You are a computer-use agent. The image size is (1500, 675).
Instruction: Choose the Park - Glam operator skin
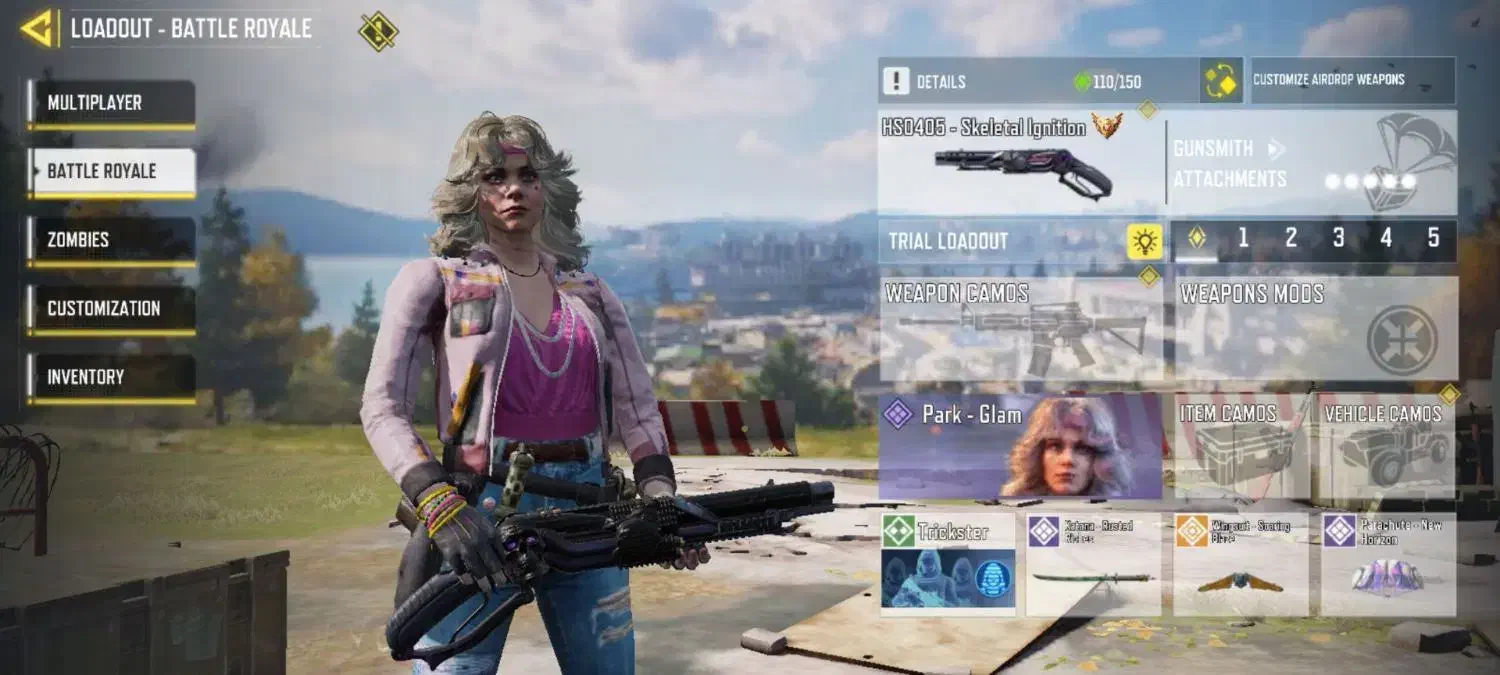1020,447
